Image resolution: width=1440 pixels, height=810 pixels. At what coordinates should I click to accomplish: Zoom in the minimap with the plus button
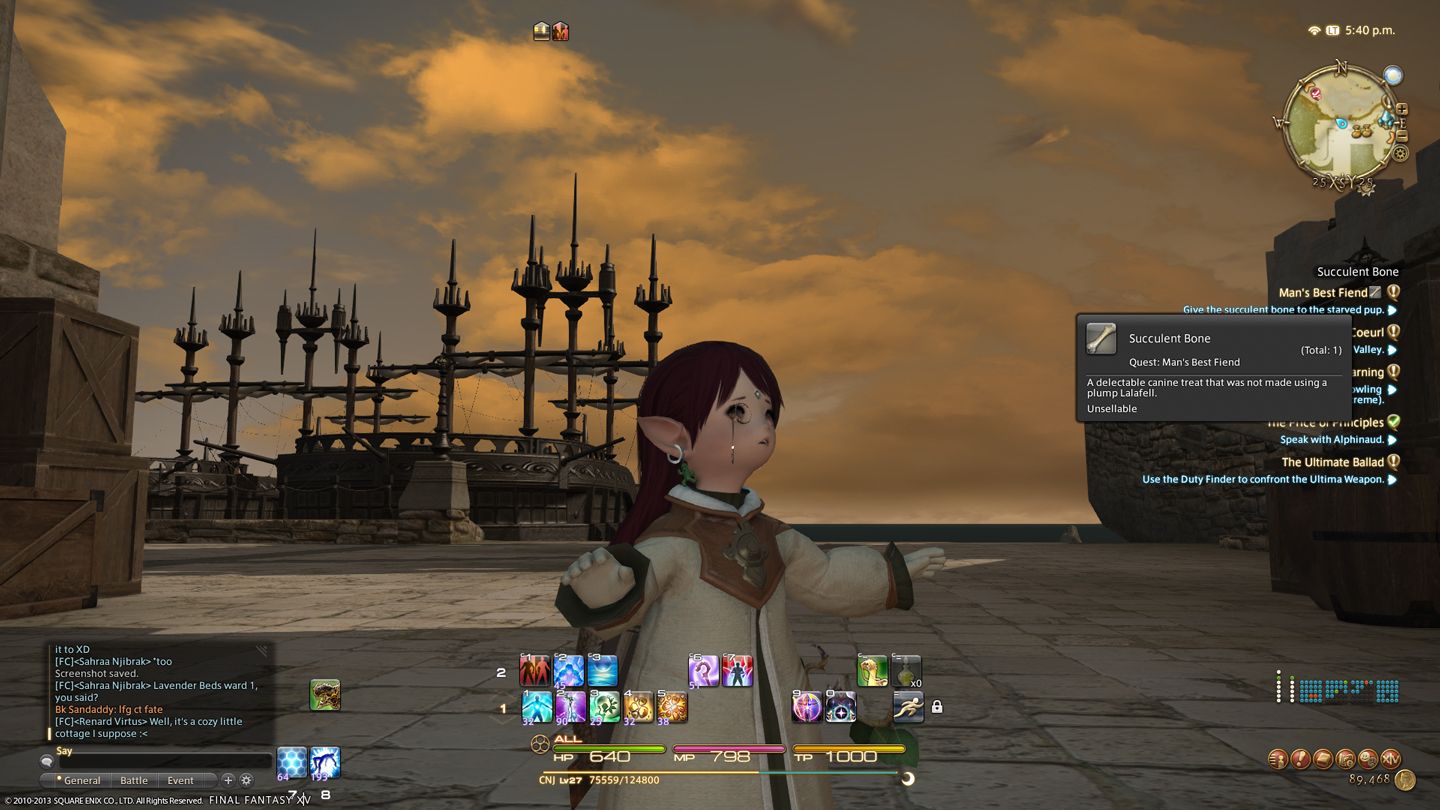[x=1402, y=109]
